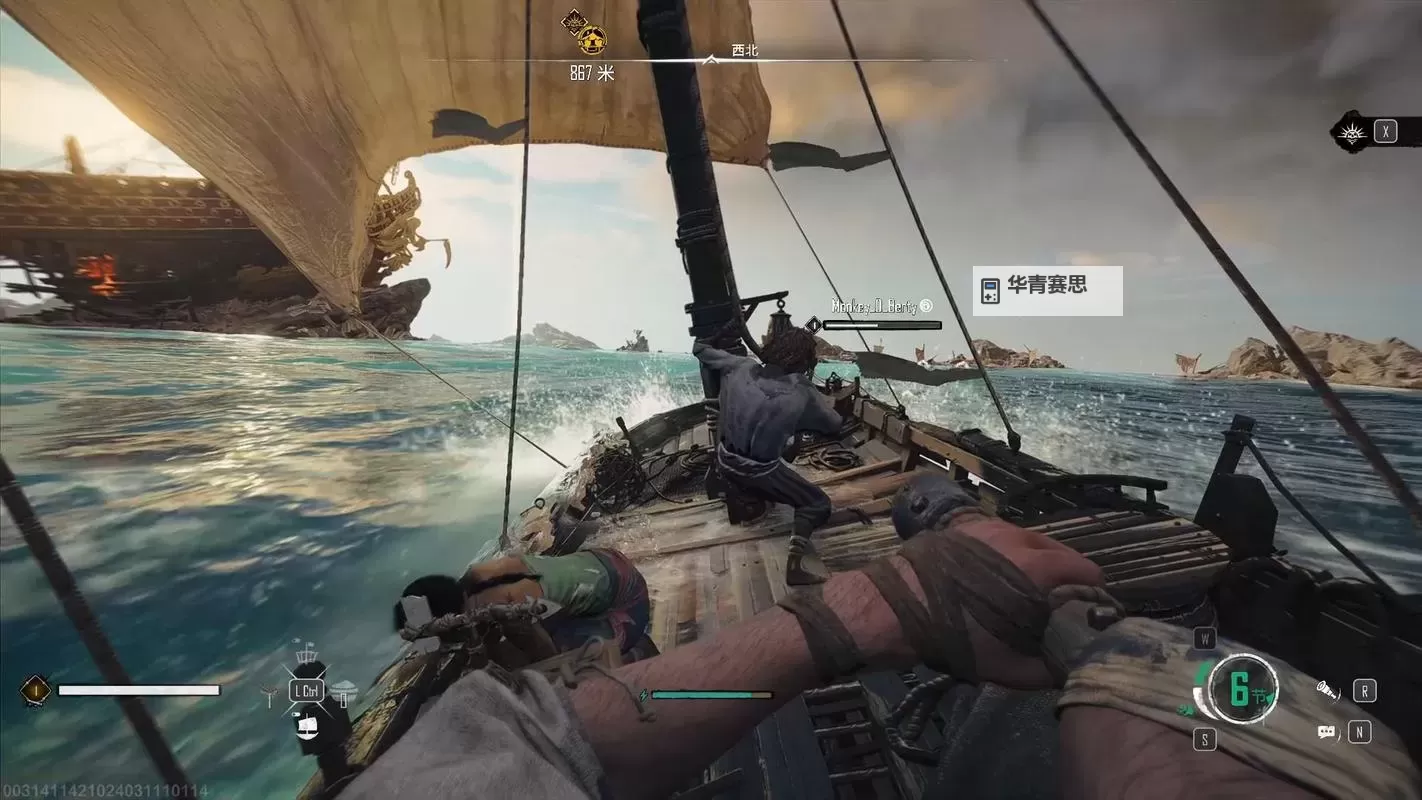Activate the spyglass icon
Screen dimensions: 1422x800
[1327, 690]
